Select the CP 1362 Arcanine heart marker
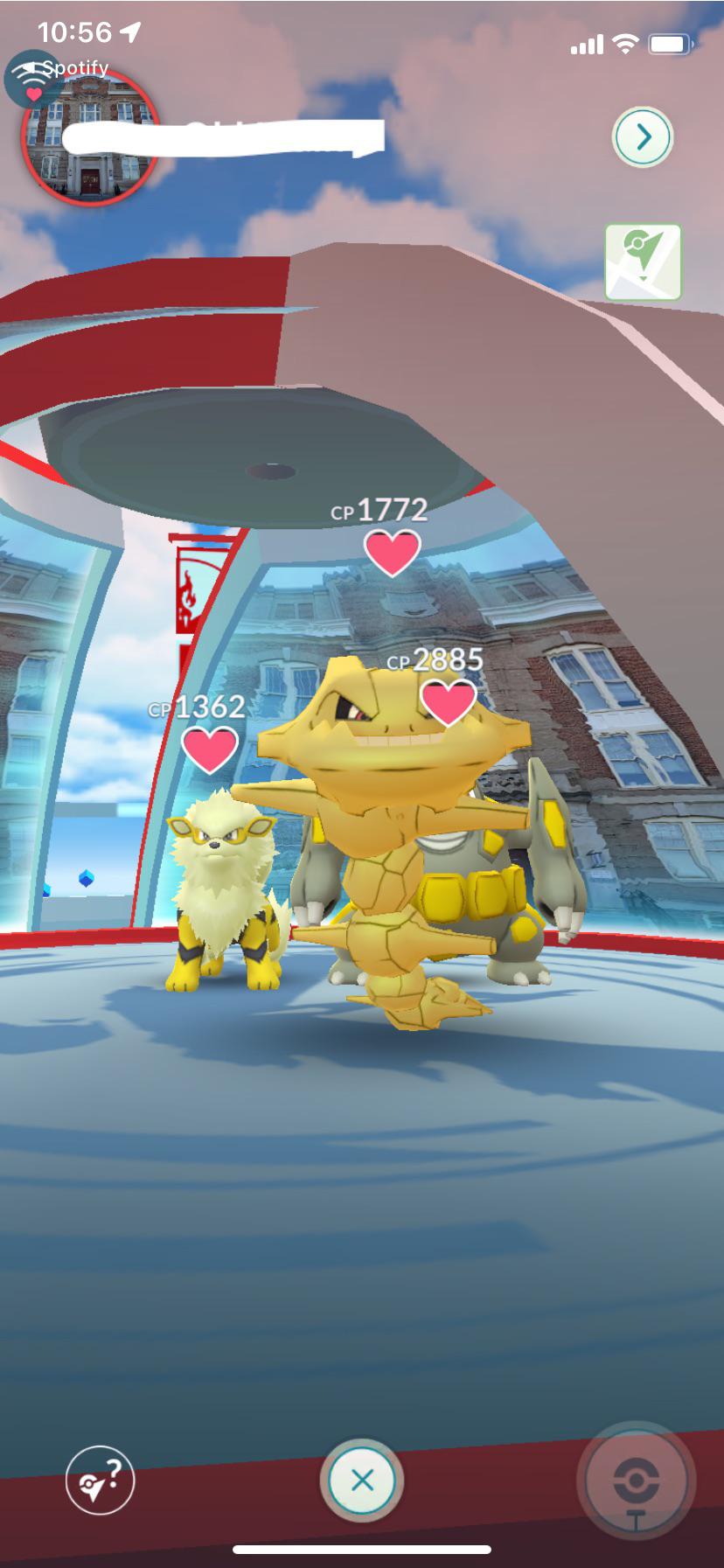 coord(210,749)
